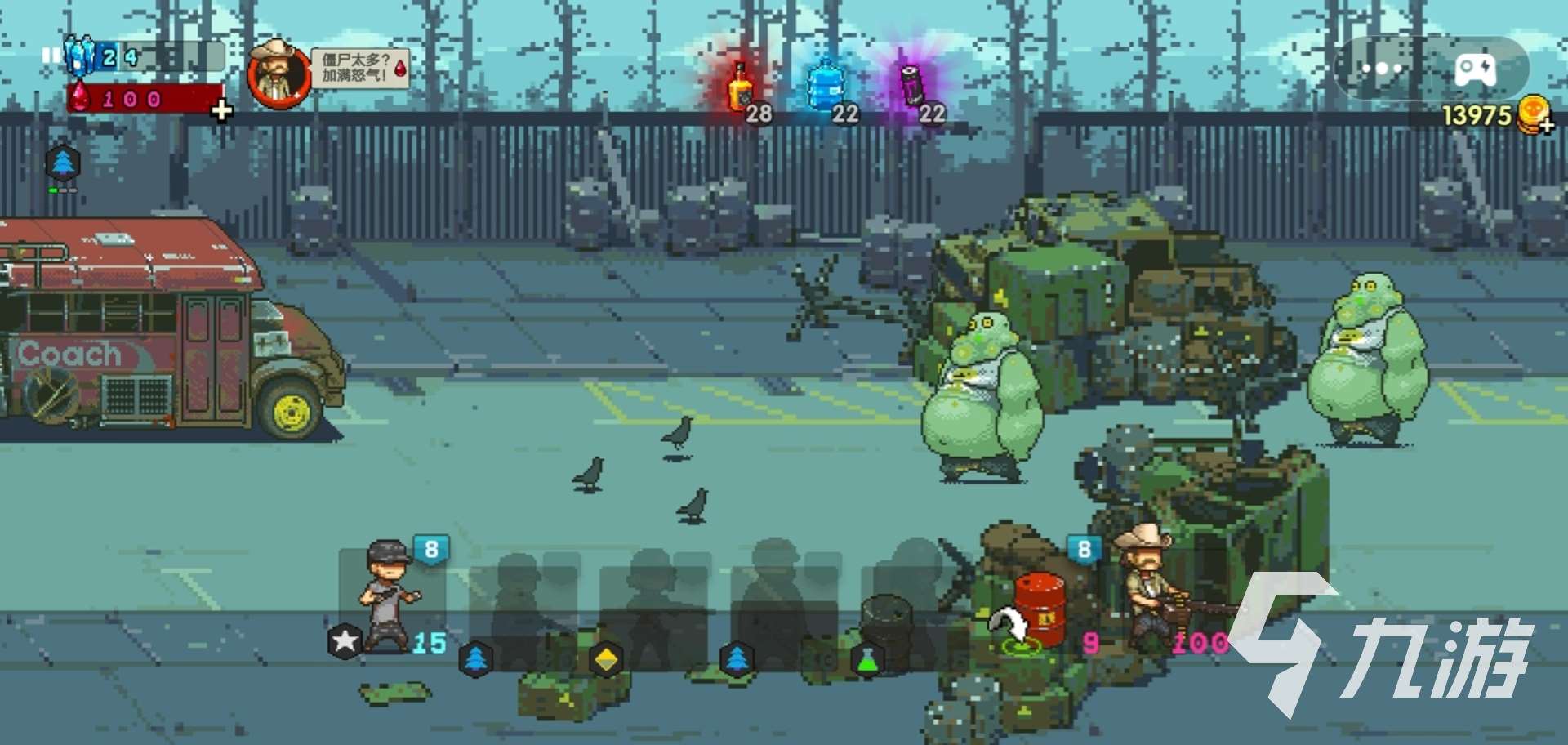Open the gamepad overlay button
The image size is (1568, 745).
1475,69
